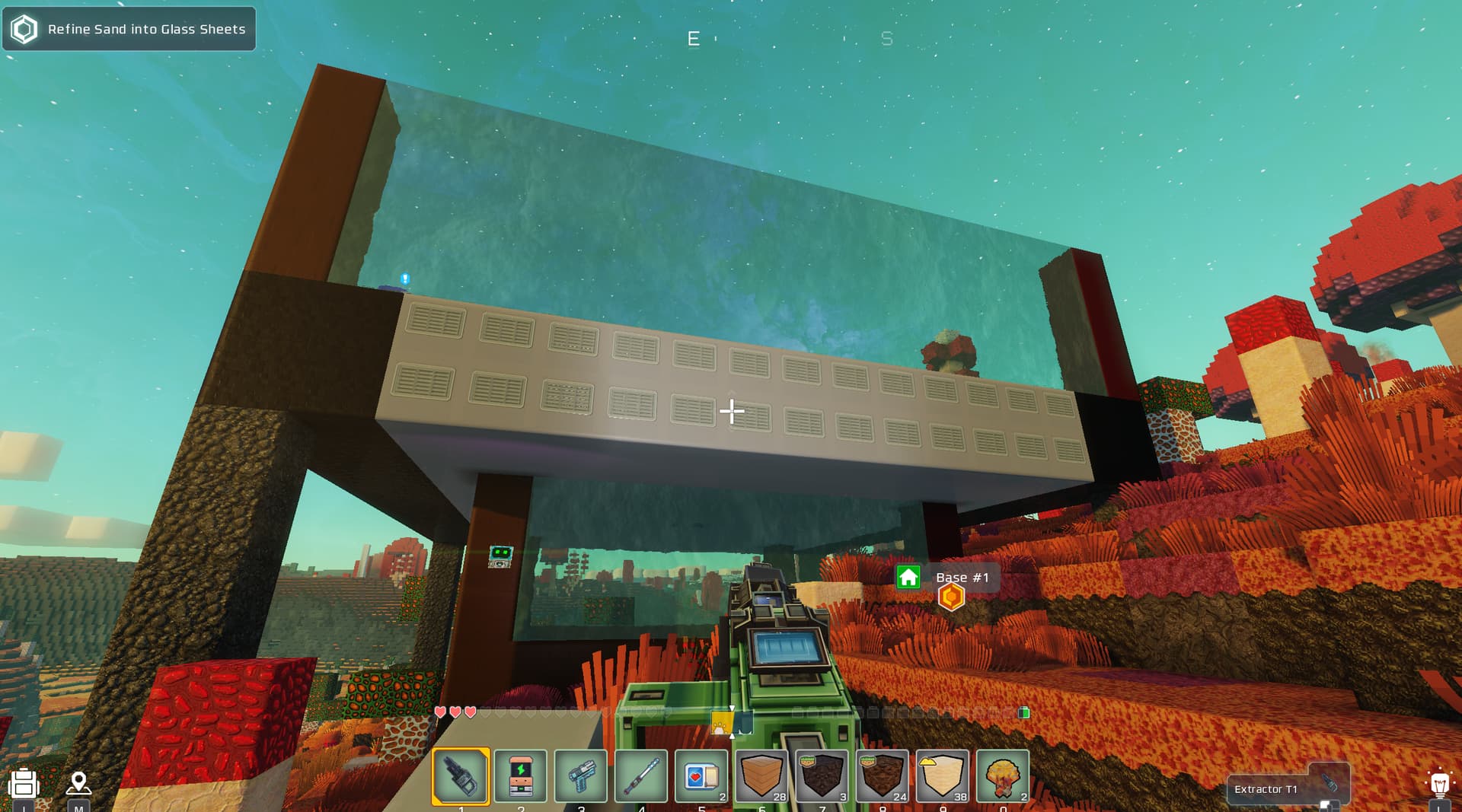1462x812 pixels.
Task: Toggle the lightbulb flashlight icon
Action: point(1438,784)
